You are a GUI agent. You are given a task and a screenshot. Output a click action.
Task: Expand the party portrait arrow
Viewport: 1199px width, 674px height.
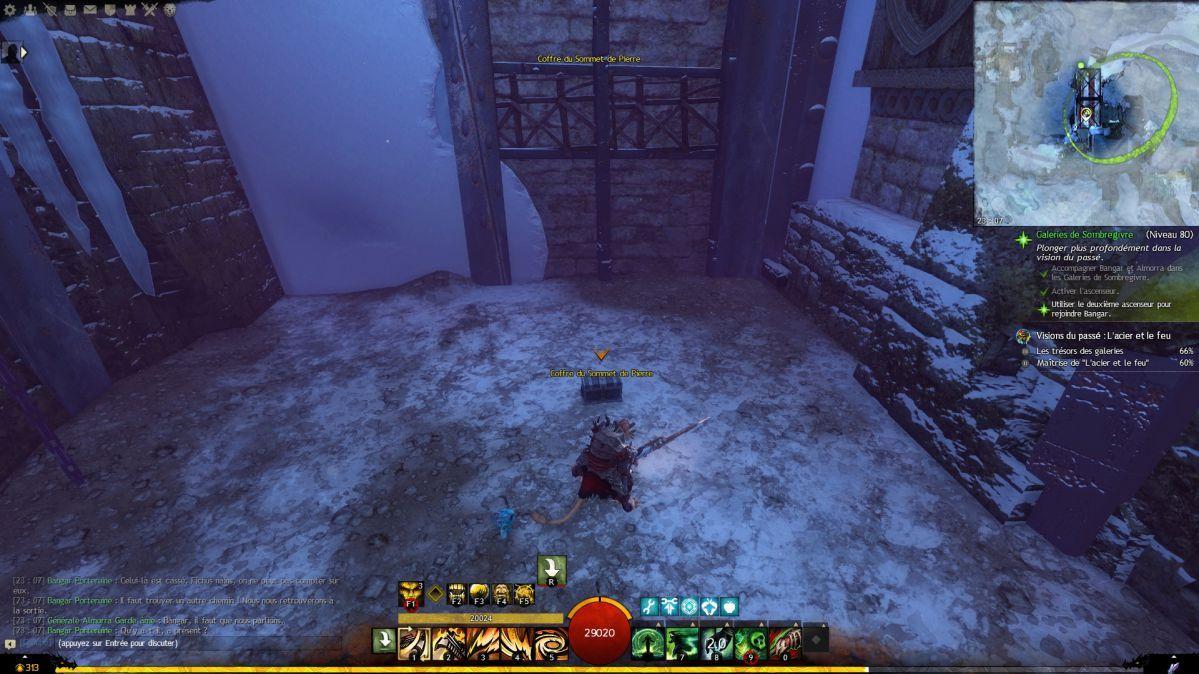tap(23, 52)
